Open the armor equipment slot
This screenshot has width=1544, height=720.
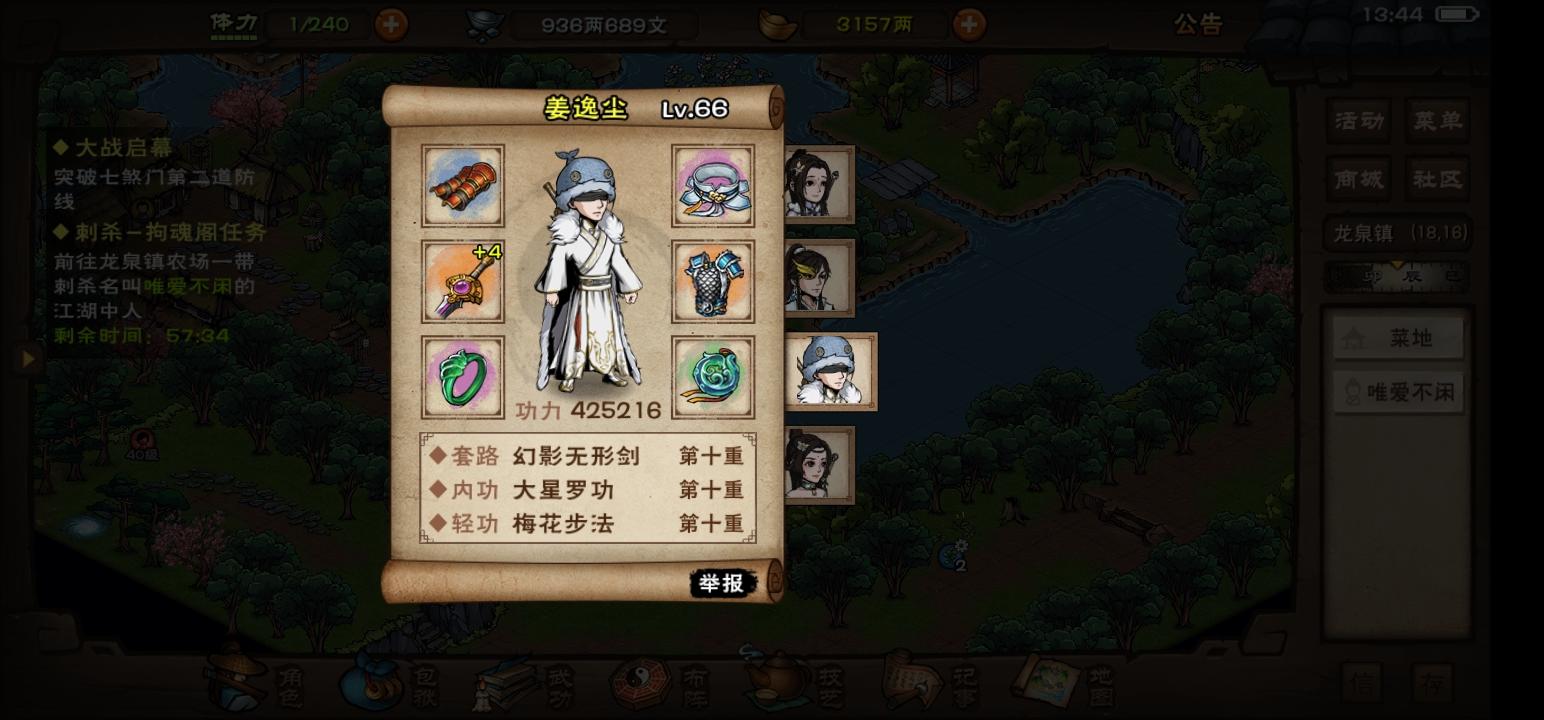coord(713,284)
